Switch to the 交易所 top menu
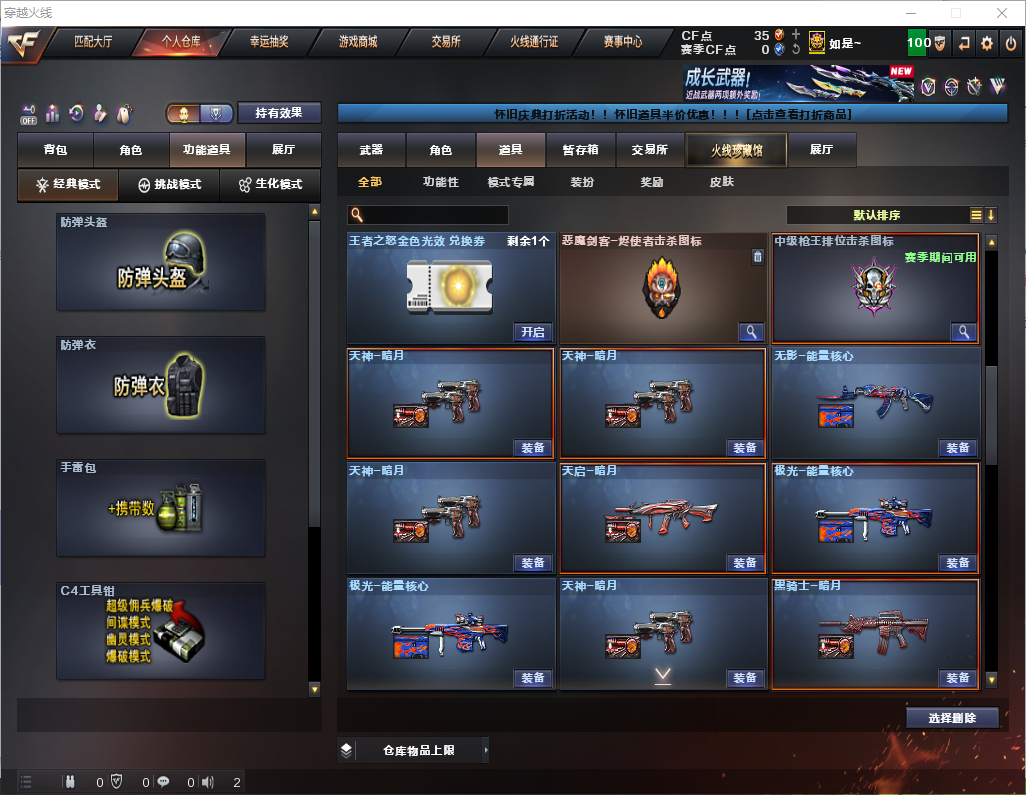1026x795 pixels. click(x=446, y=43)
